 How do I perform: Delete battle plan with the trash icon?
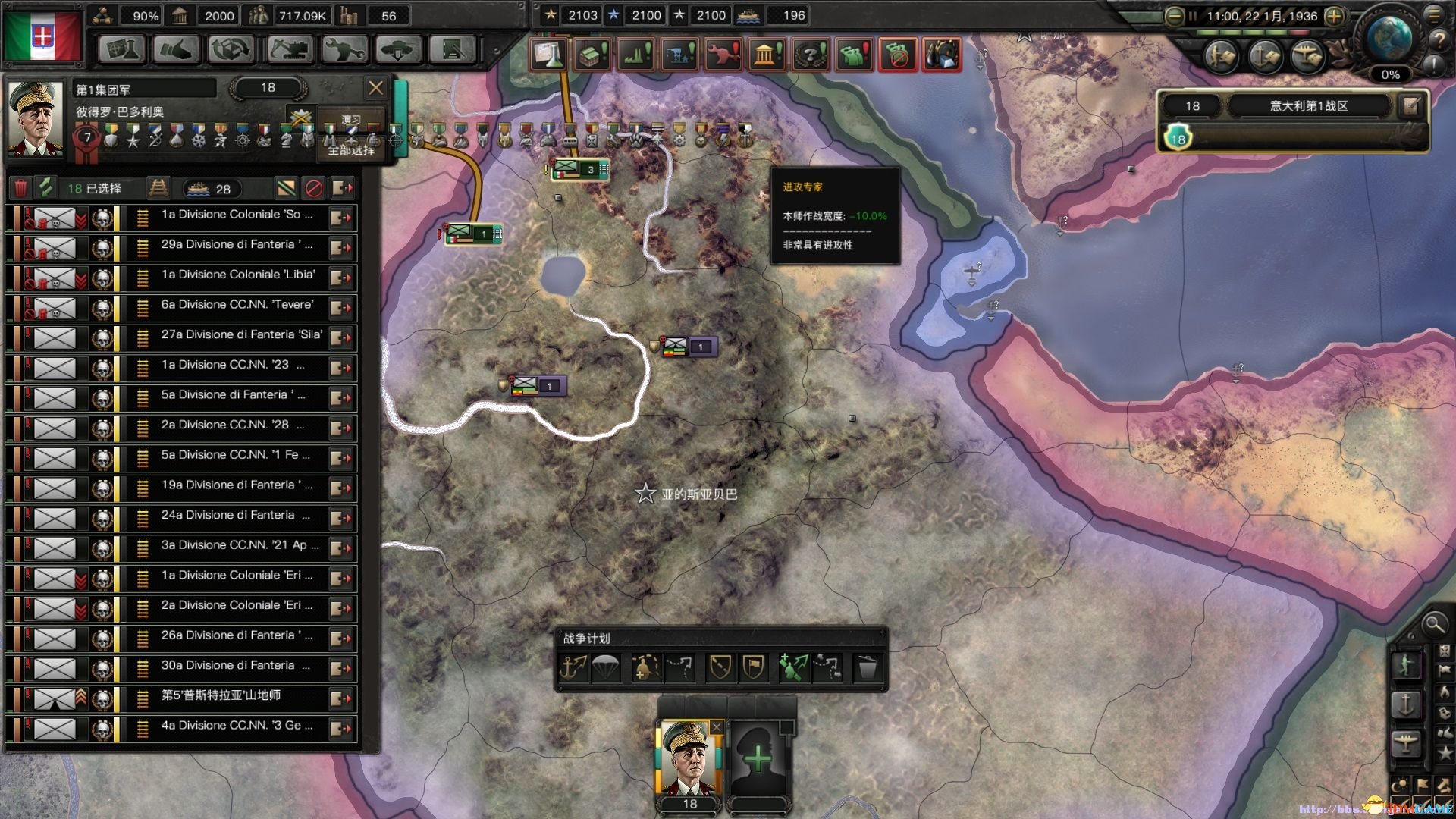tap(866, 667)
